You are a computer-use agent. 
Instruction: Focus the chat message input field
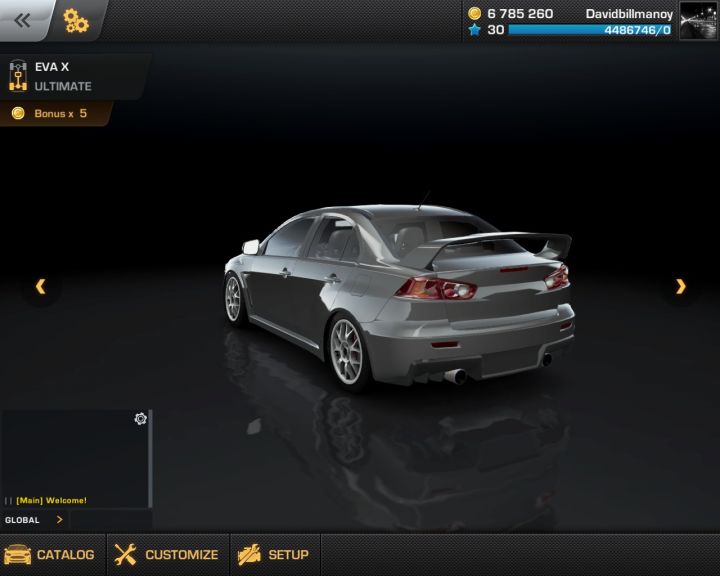click(110, 520)
